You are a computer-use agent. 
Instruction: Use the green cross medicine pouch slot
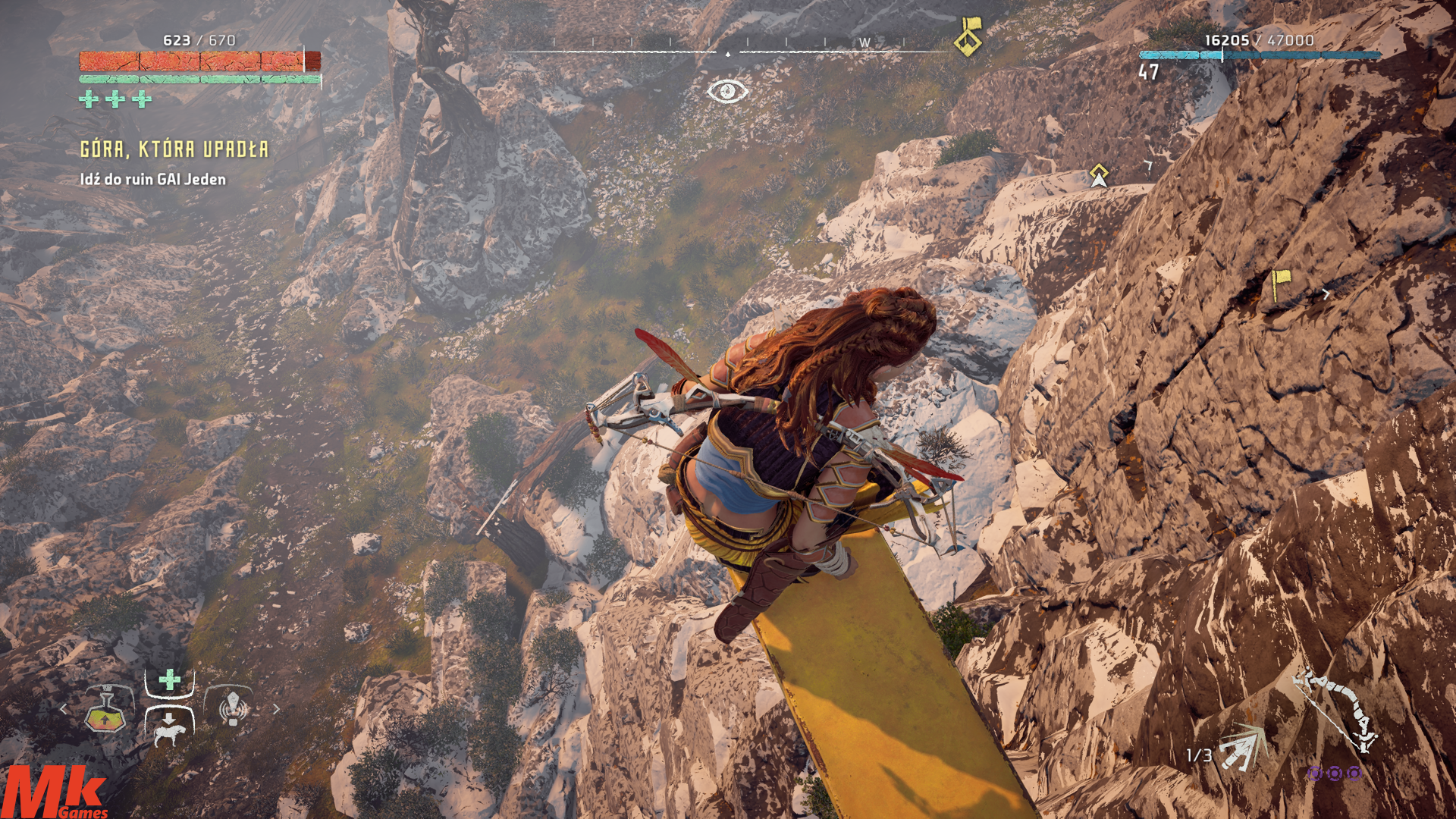(169, 679)
